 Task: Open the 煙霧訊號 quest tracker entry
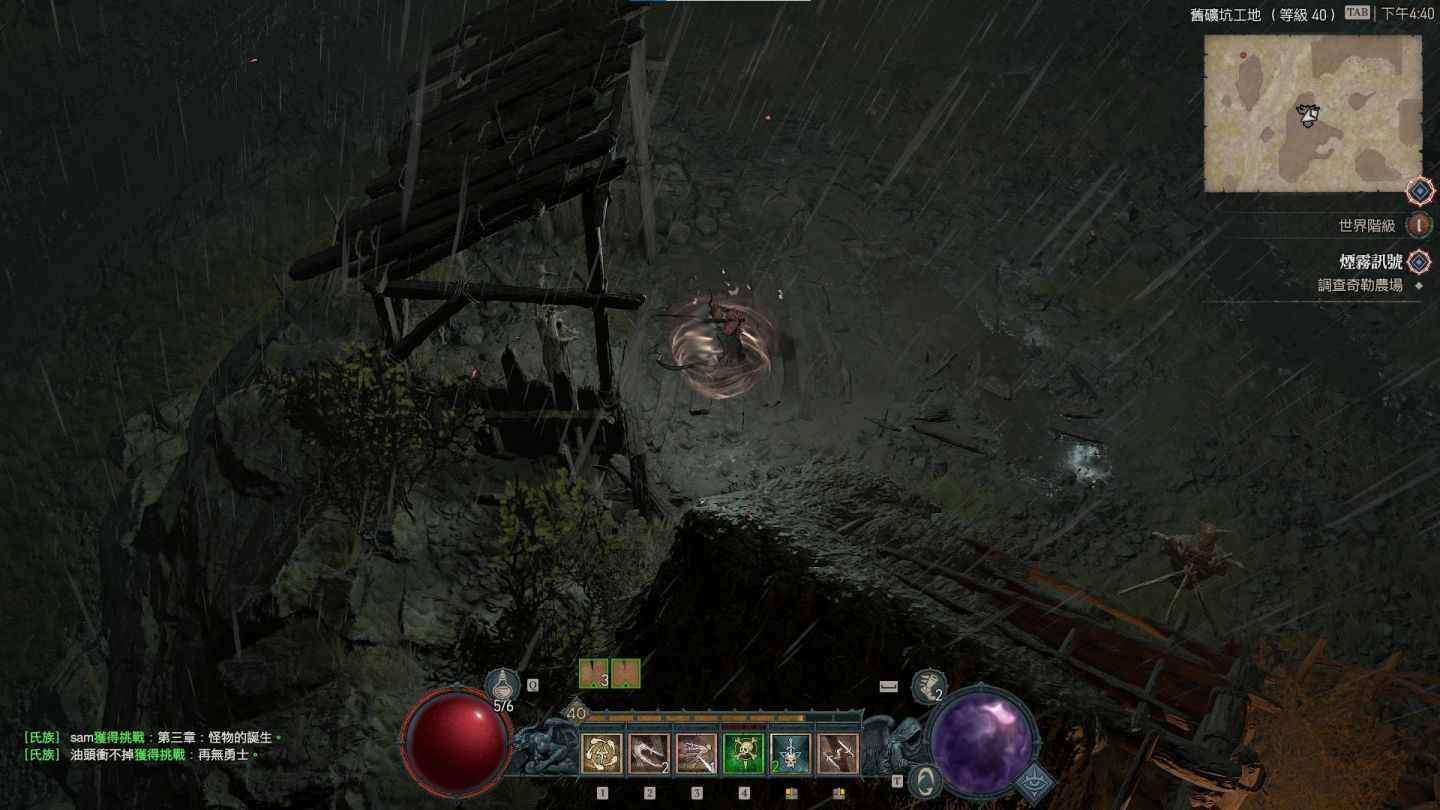coord(1370,262)
